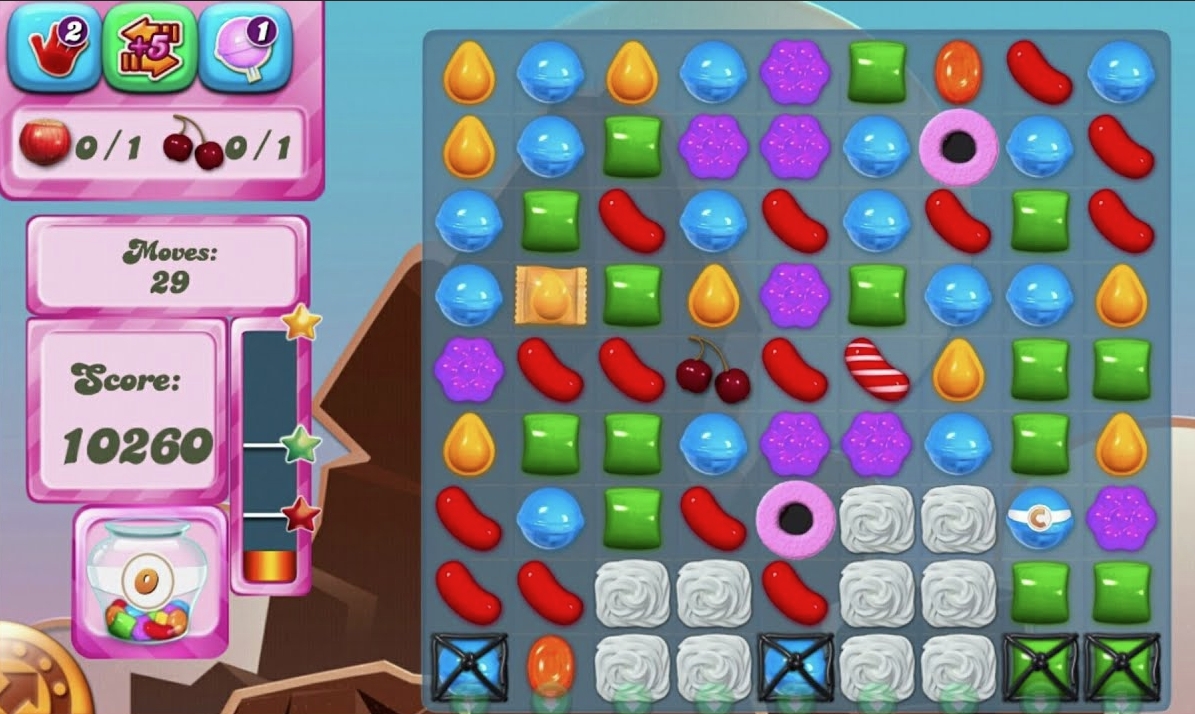Viewport: 1195px width, 714px height.
Task: Tap the orange oval candy in the bottom row
Action: coord(550,666)
